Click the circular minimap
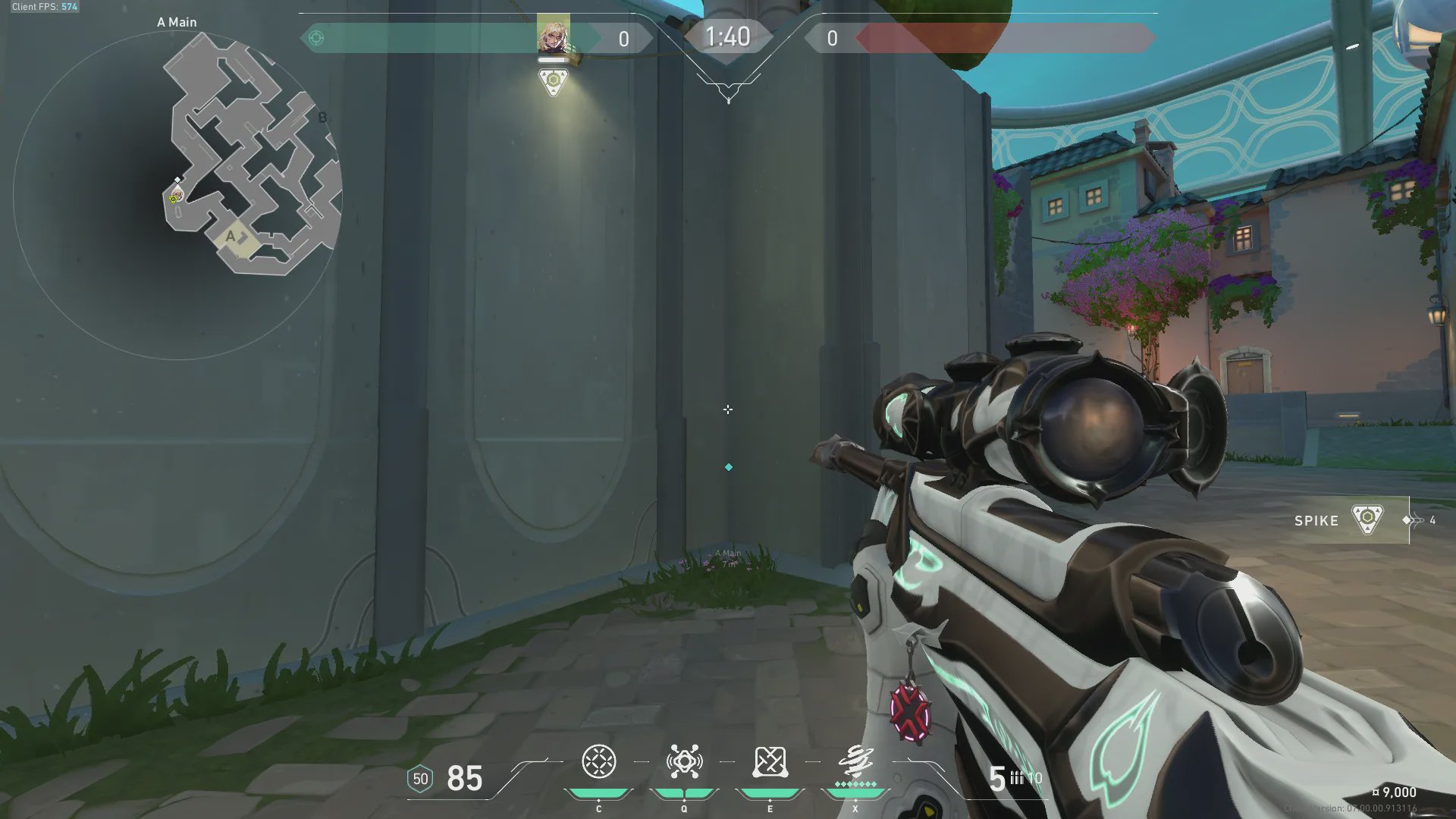 point(177,194)
